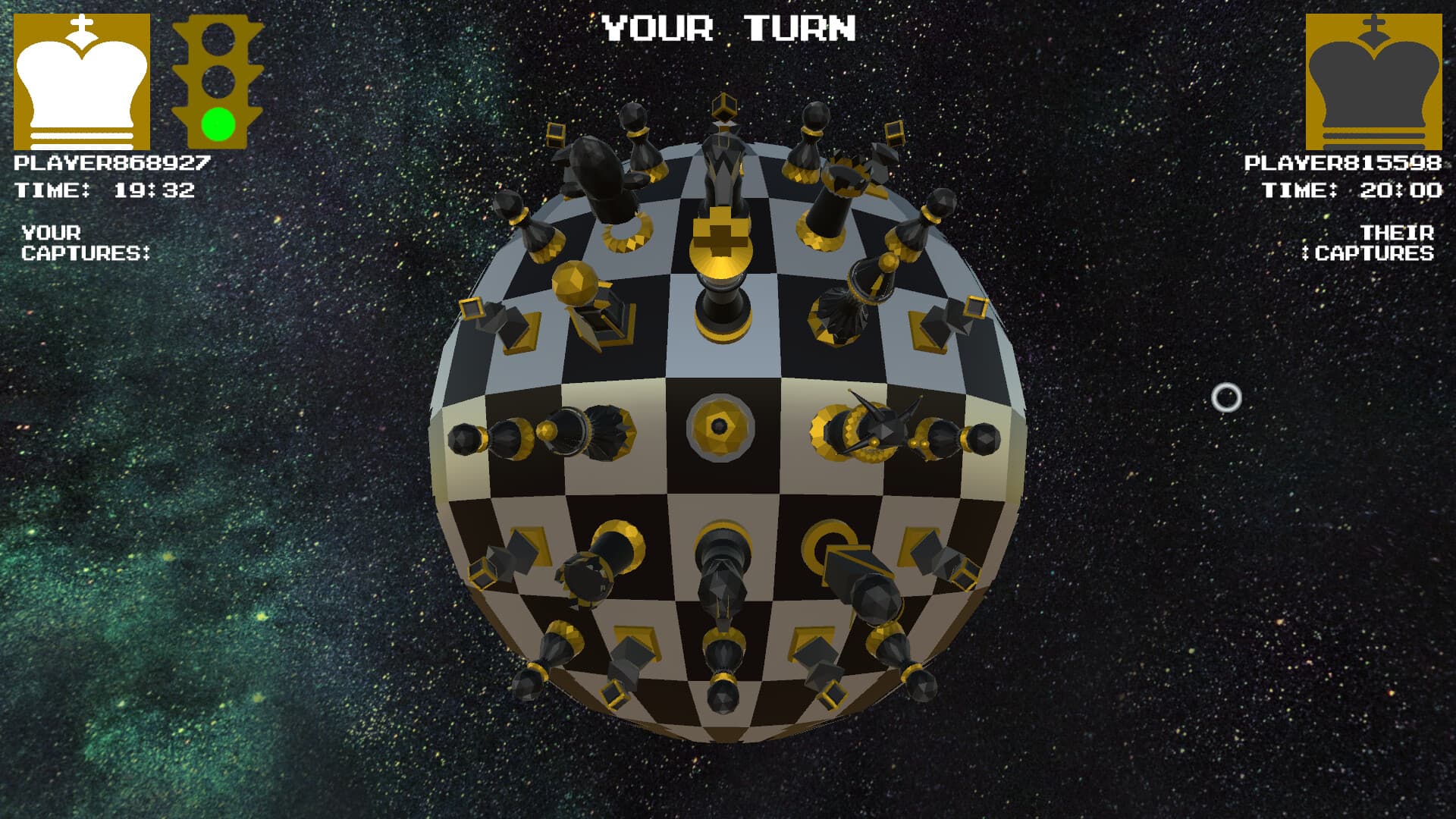Click the TIME 19:32 display
This screenshot has width=1456, height=819.
point(106,190)
